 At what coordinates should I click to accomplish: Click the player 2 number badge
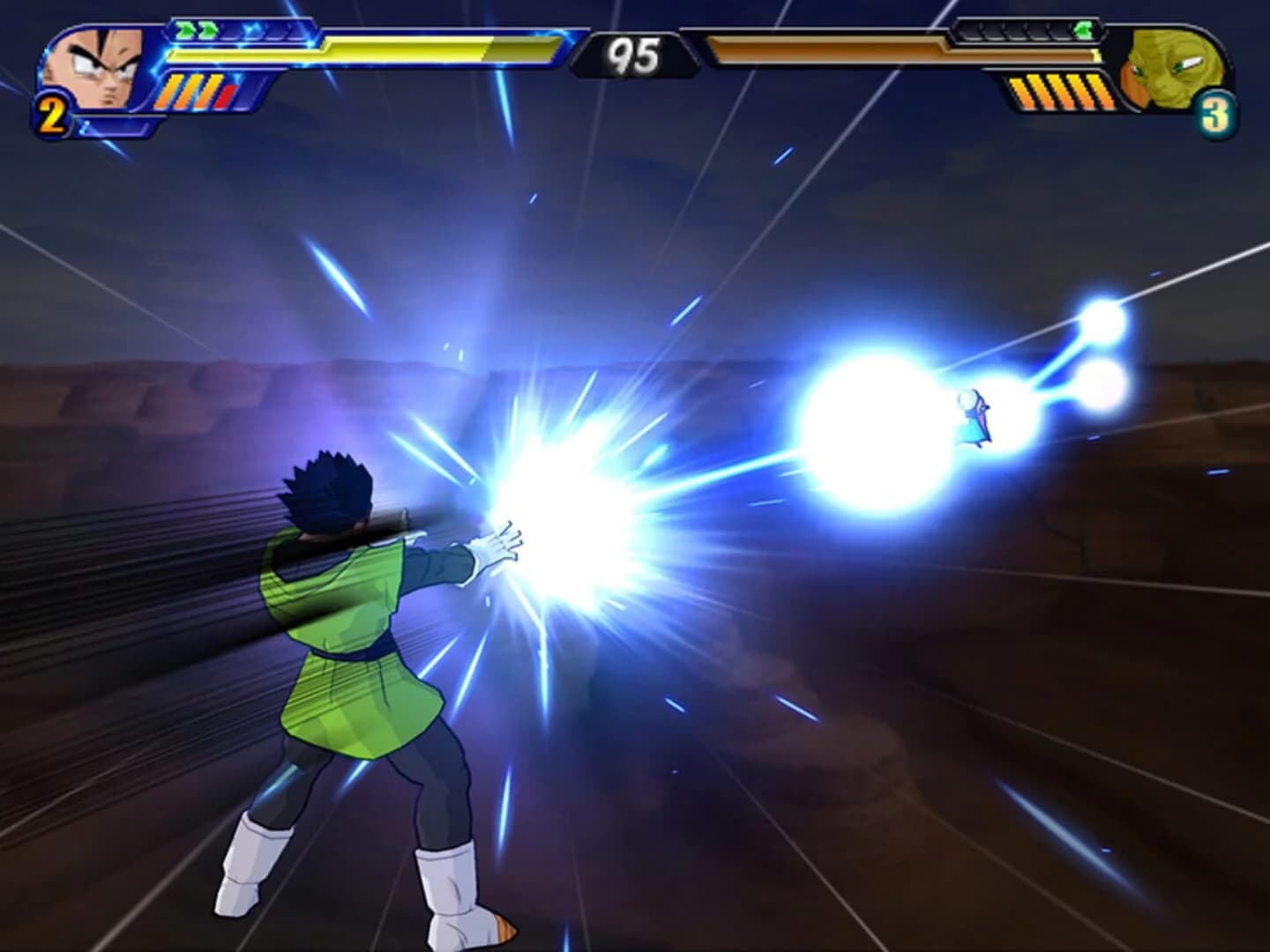(x=51, y=112)
